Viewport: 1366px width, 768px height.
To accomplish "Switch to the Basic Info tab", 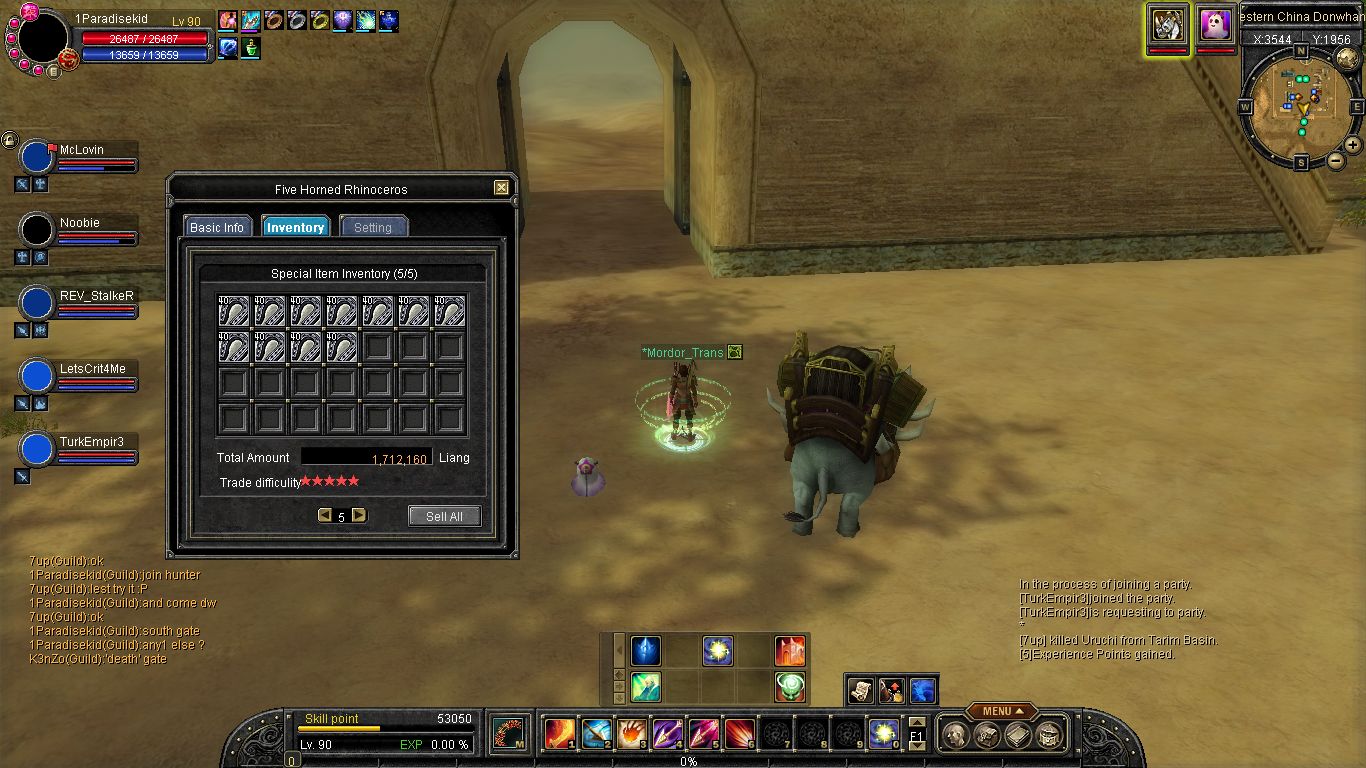I will tap(217, 227).
